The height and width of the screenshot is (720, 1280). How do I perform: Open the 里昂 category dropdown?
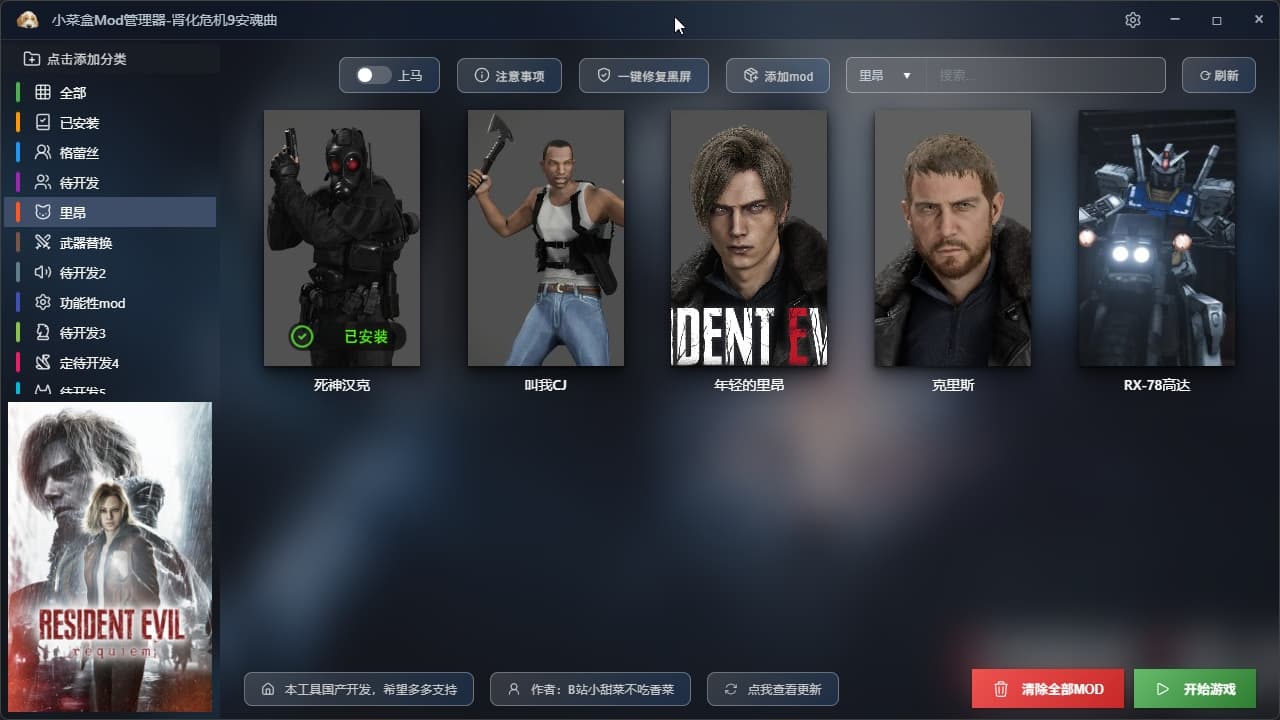click(x=885, y=76)
